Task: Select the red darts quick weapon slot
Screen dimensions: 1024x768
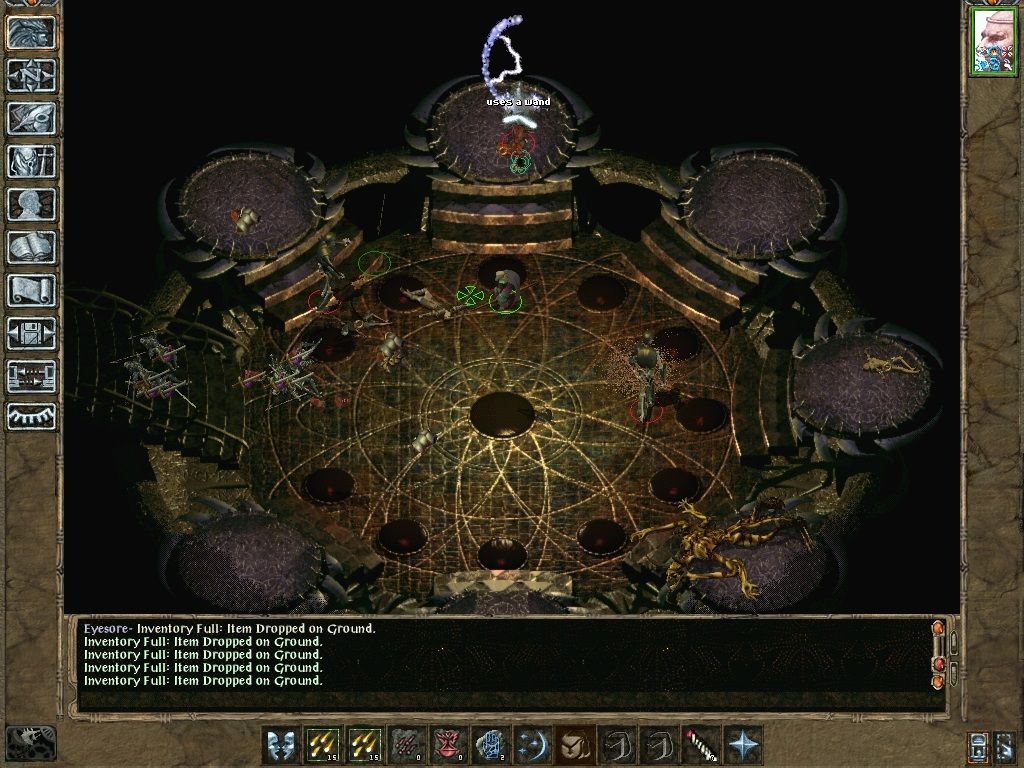Action: [x=407, y=745]
